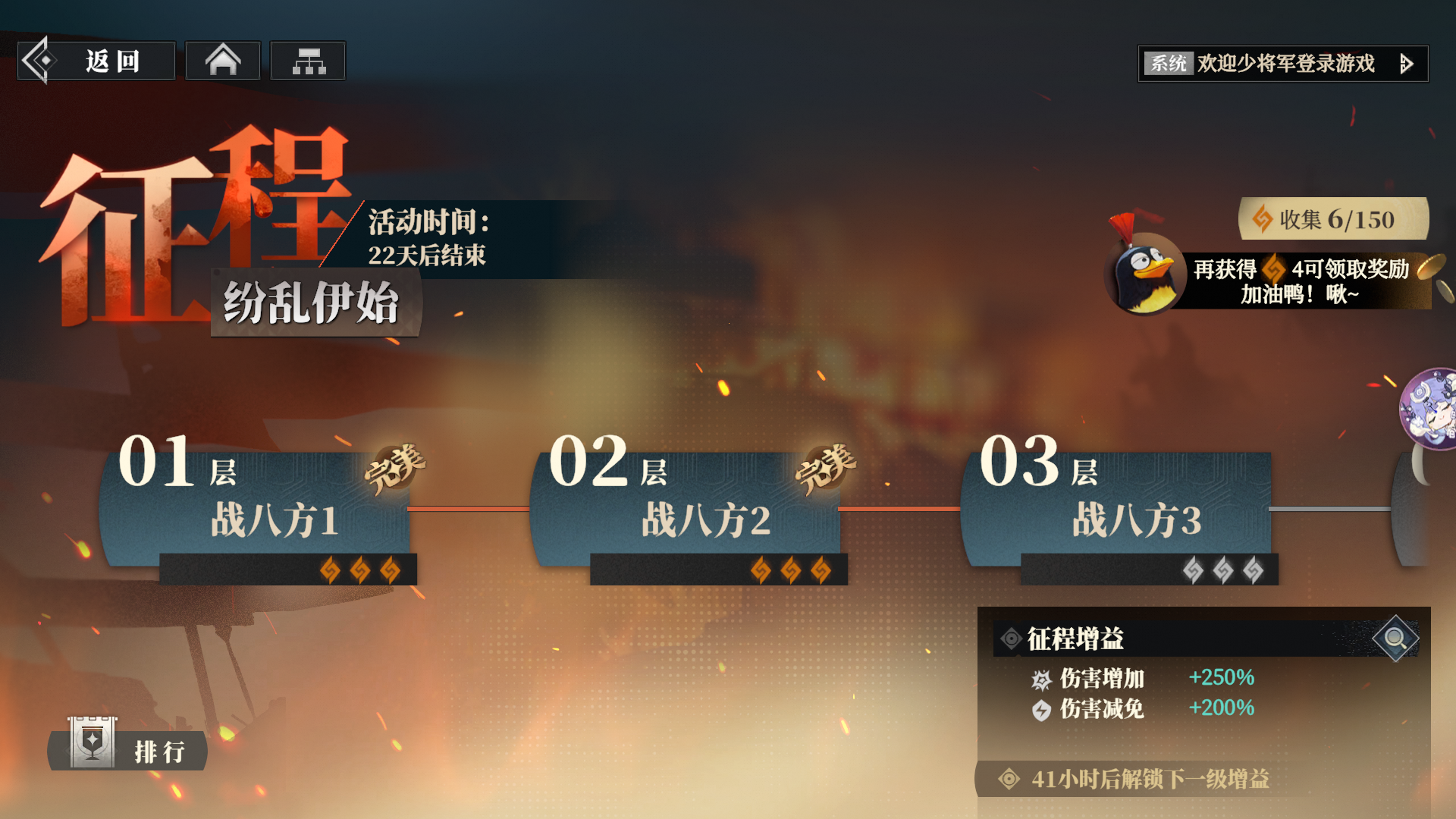Screen dimensions: 1456x819
Task: Open the chapter map icon beside home
Action: coord(308,60)
